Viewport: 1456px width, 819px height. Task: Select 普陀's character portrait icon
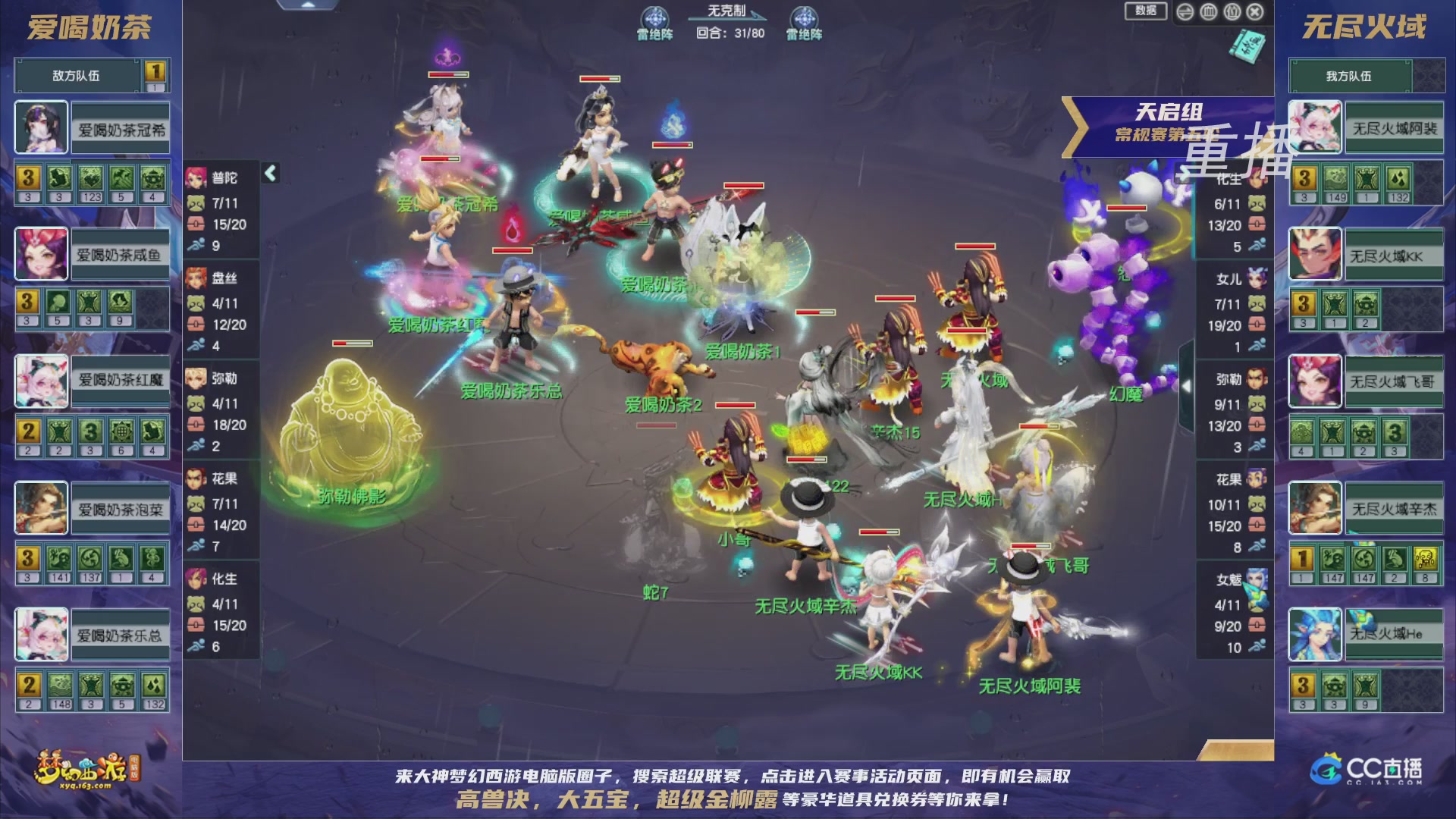[196, 177]
